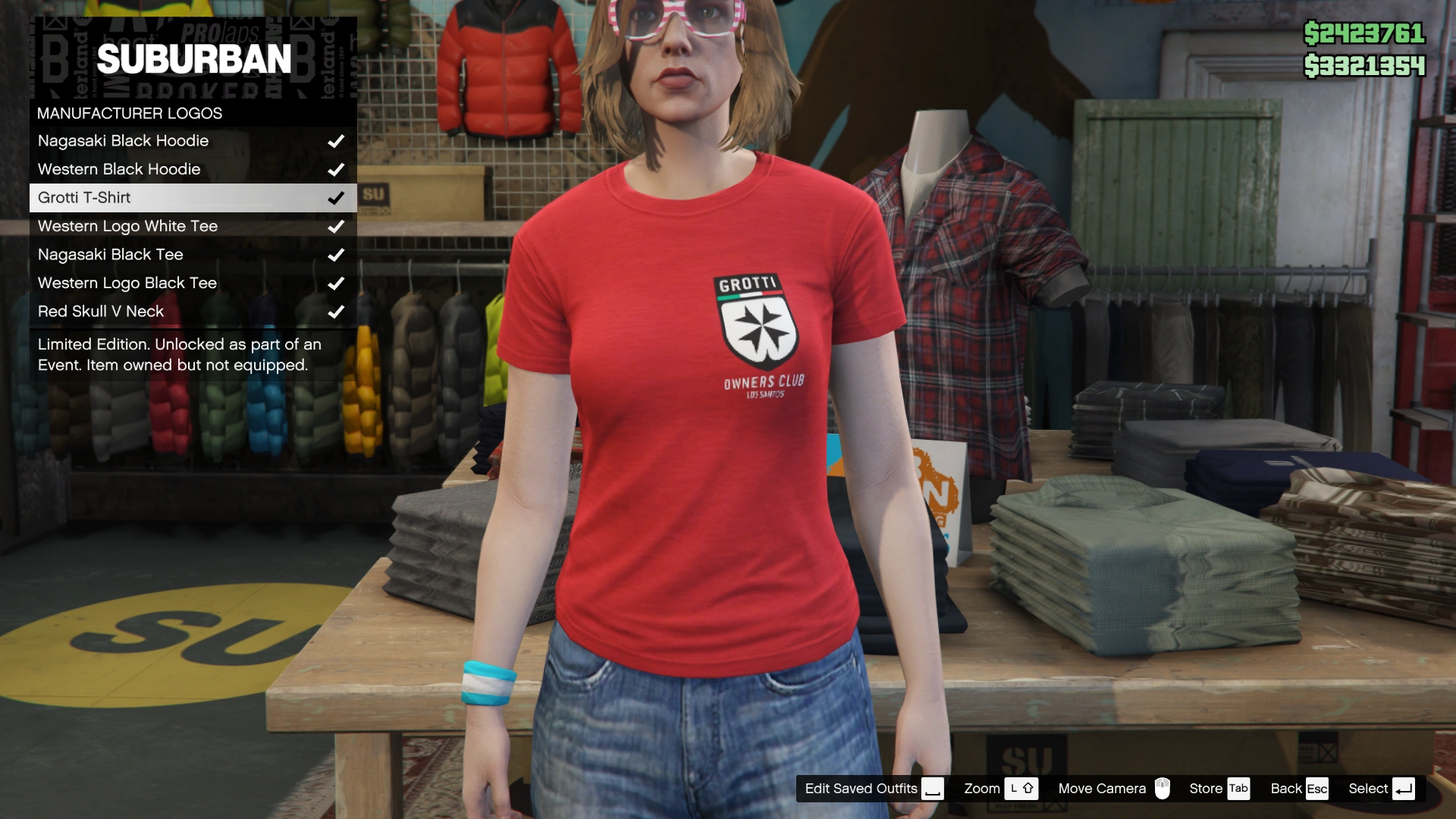1456x819 pixels.
Task: Click Edit Saved Outfits
Action: click(861, 789)
